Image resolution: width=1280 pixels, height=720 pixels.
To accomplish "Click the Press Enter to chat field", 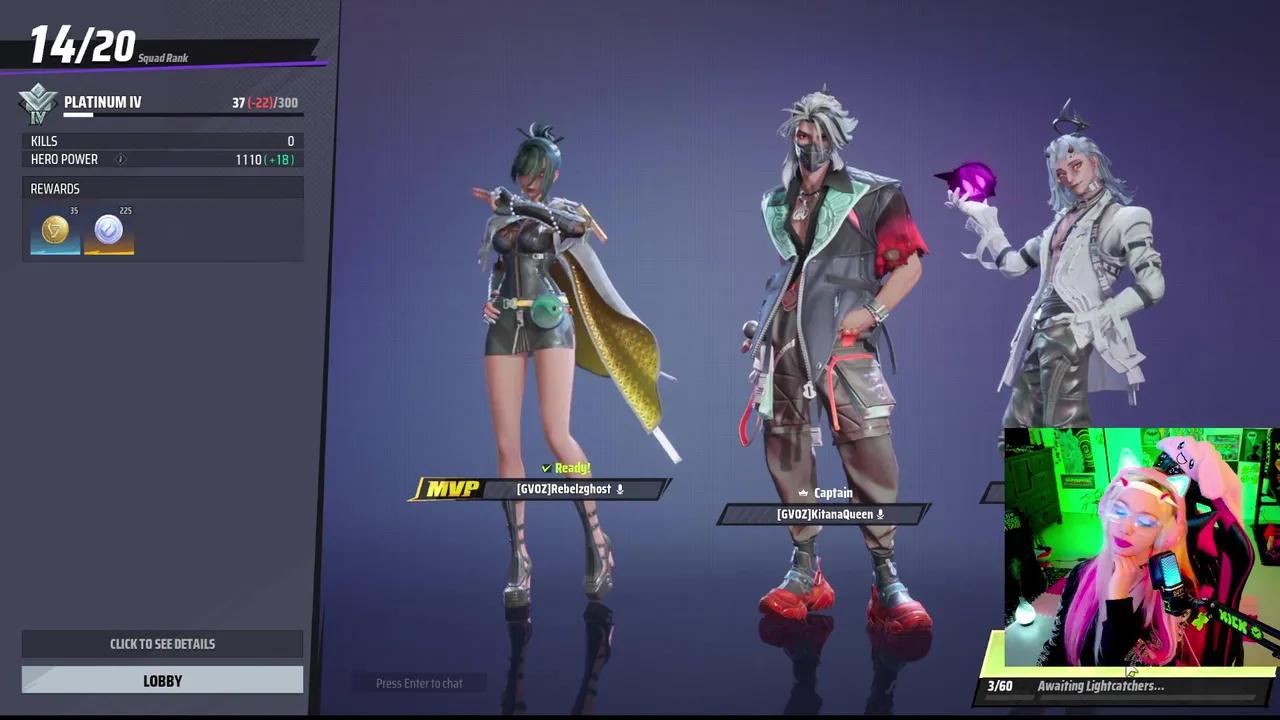I will (x=419, y=683).
